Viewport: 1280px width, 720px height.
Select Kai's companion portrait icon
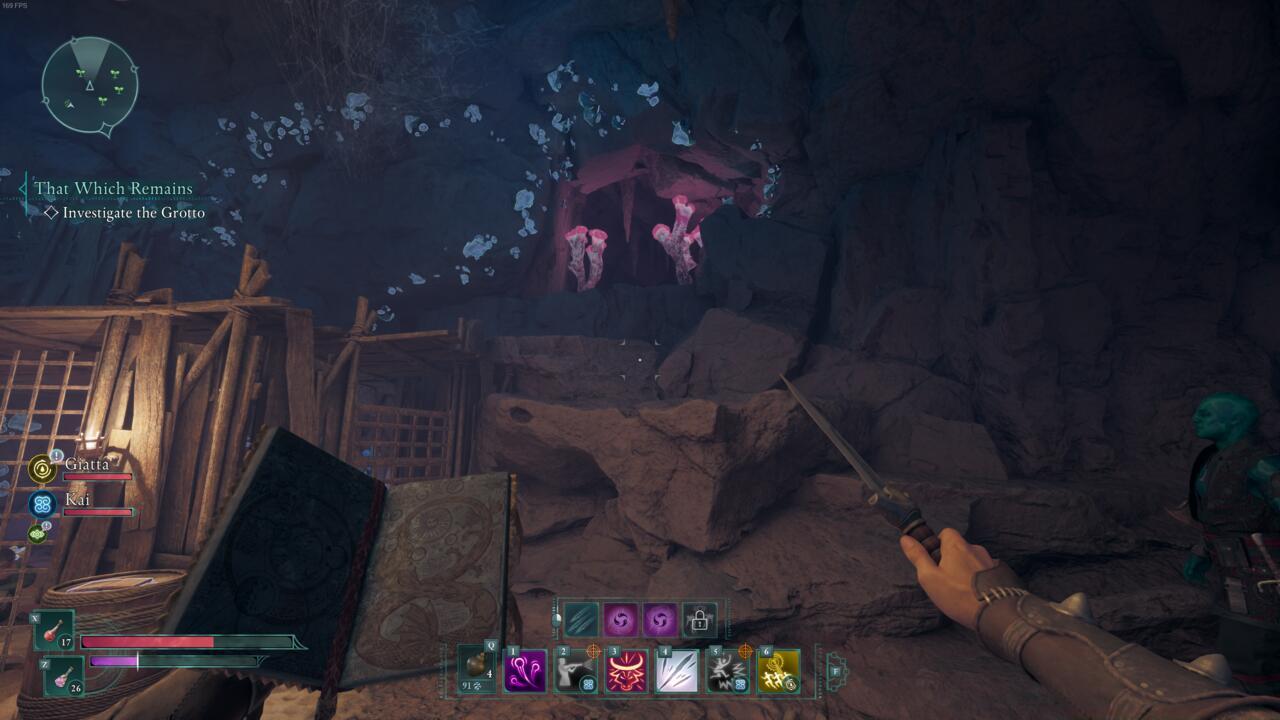pyautogui.click(x=43, y=503)
